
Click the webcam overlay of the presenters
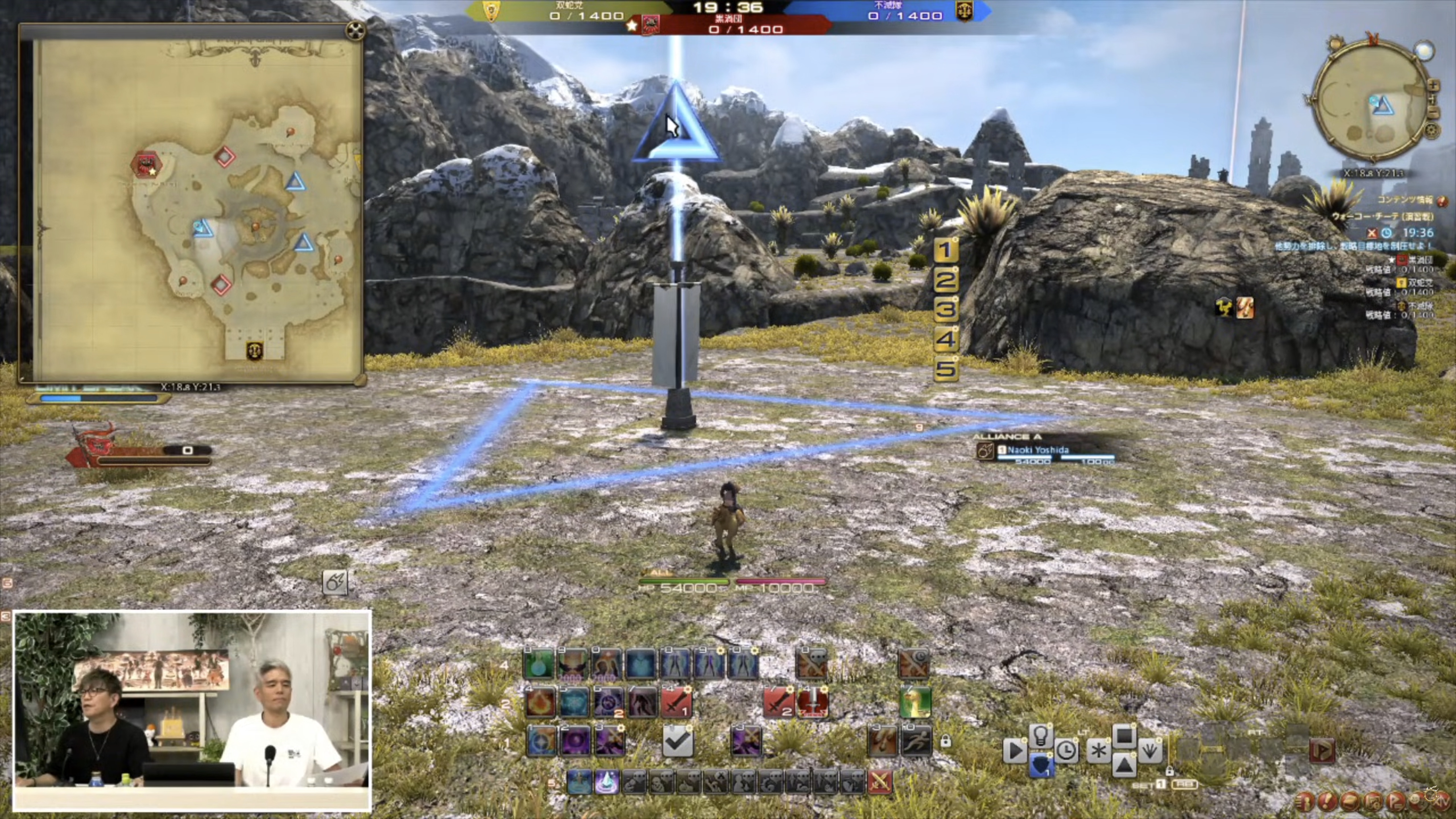(x=192, y=710)
